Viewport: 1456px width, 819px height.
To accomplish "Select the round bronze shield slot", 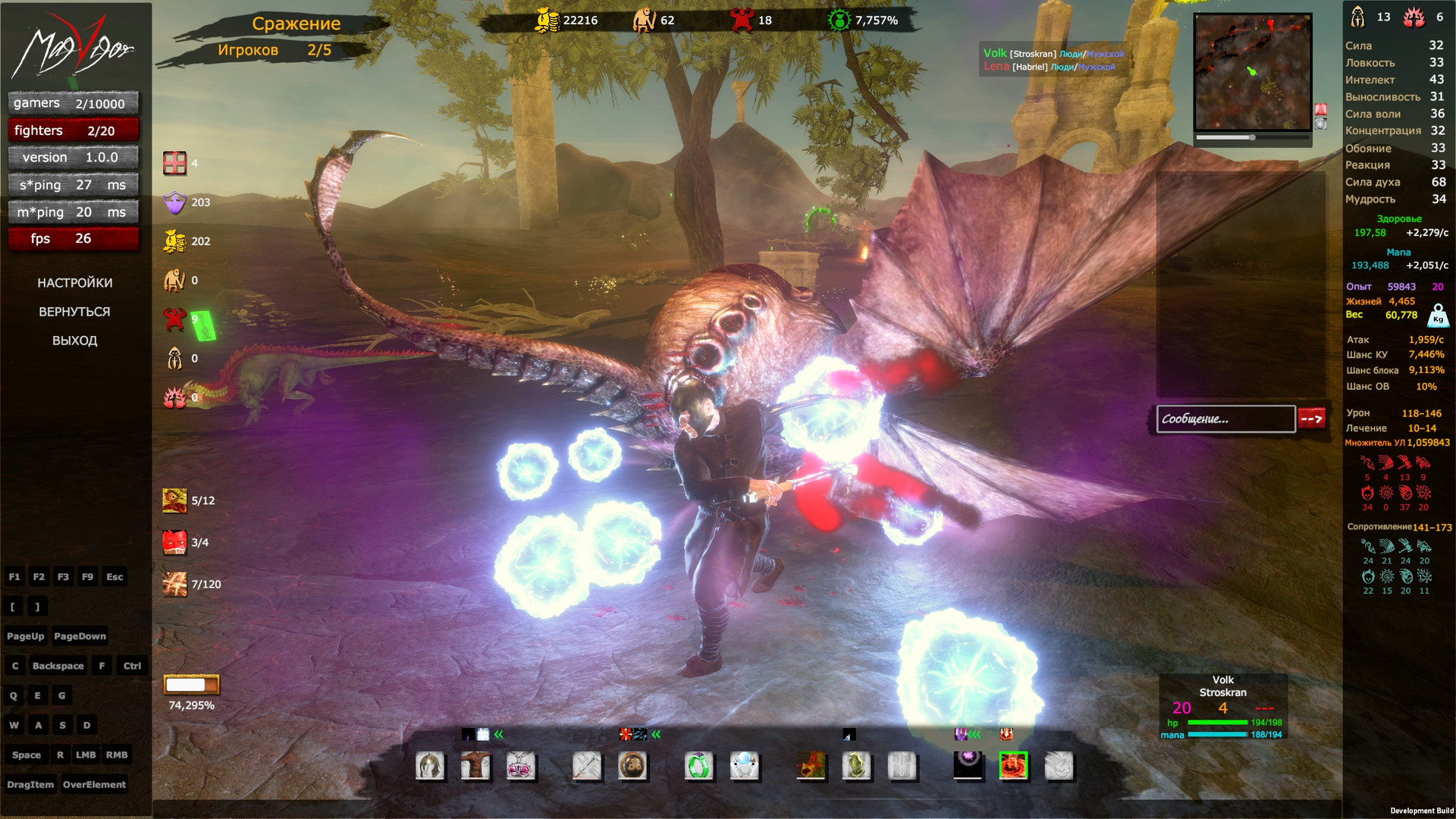I will coord(632,766).
